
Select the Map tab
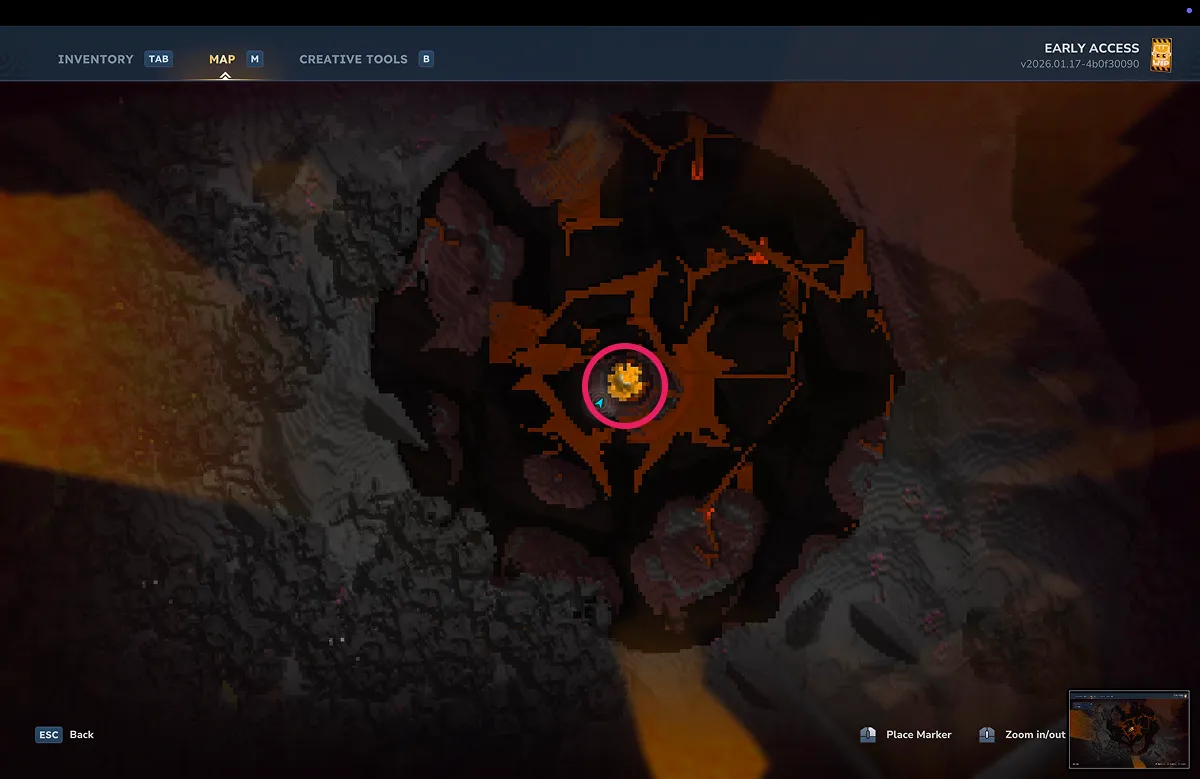coord(222,59)
